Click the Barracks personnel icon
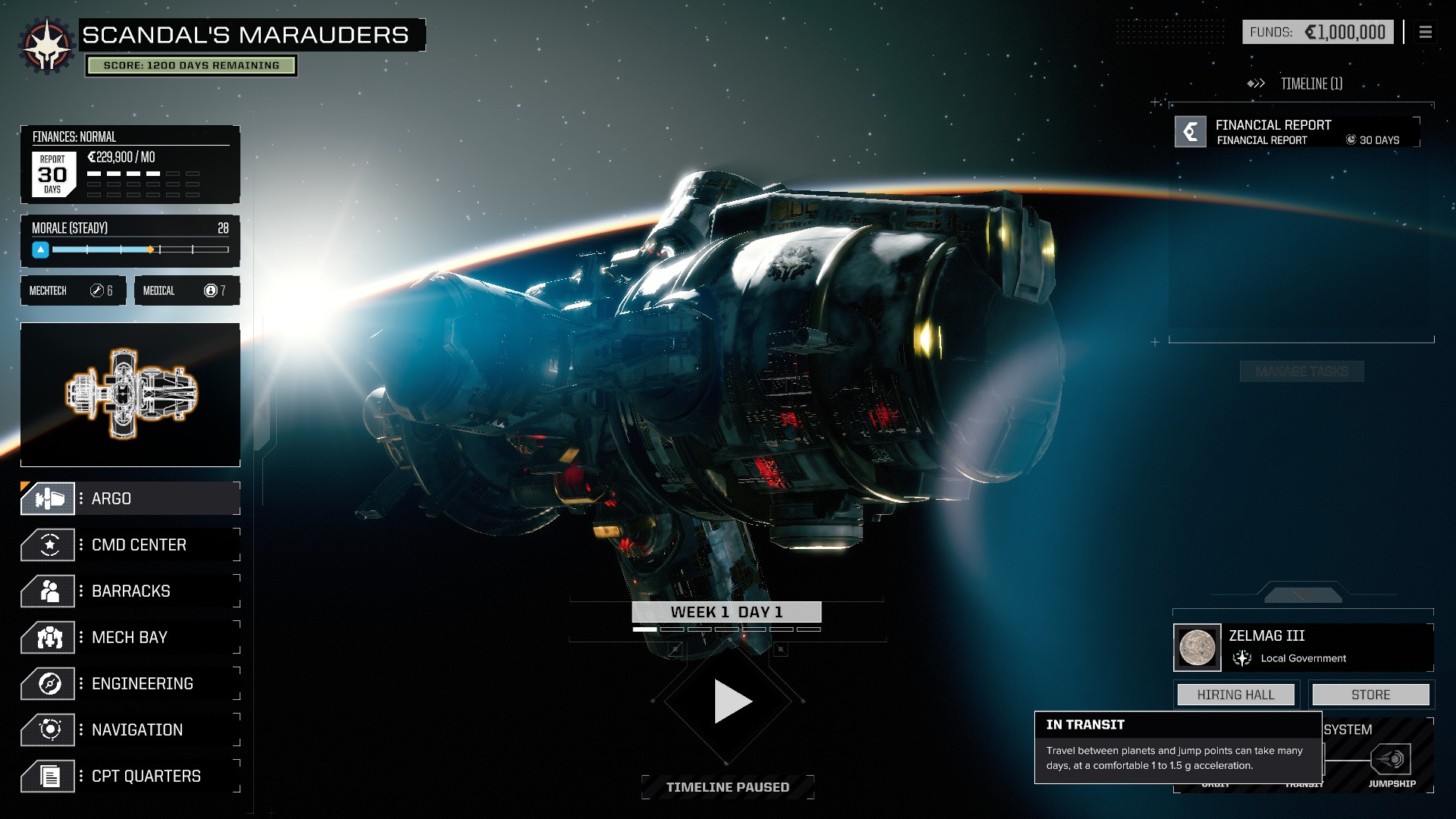 (47, 591)
